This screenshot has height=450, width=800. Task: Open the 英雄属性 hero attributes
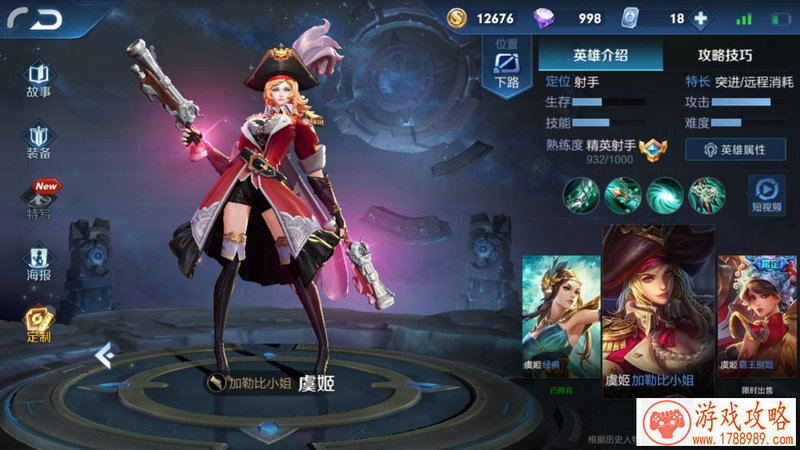tap(735, 149)
